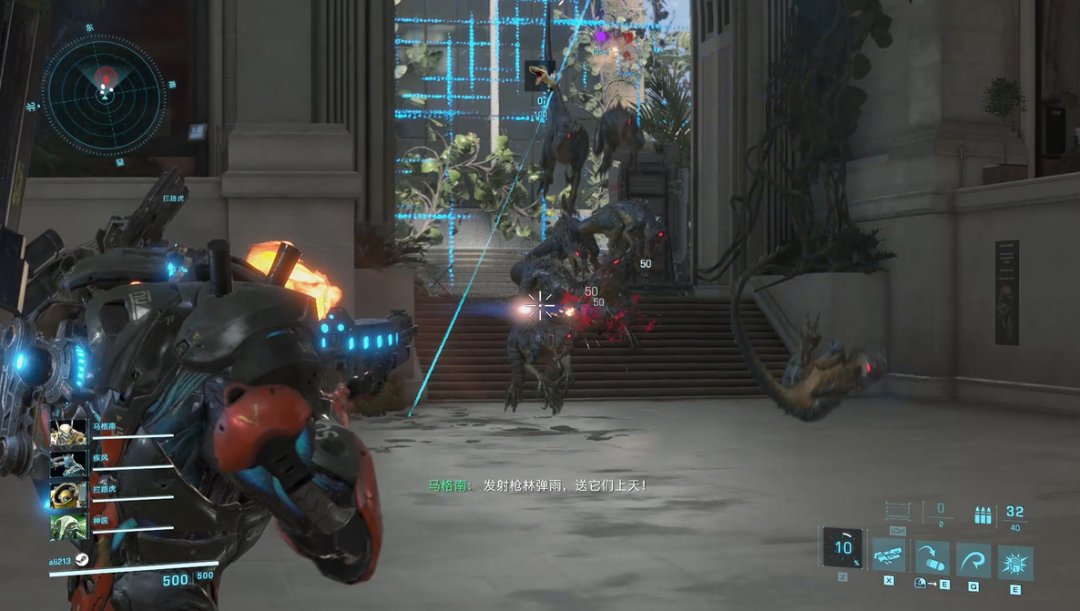This screenshot has height=611, width=1080.
Task: Activate the arrow-and-bullet ability icon
Action: (x=931, y=559)
